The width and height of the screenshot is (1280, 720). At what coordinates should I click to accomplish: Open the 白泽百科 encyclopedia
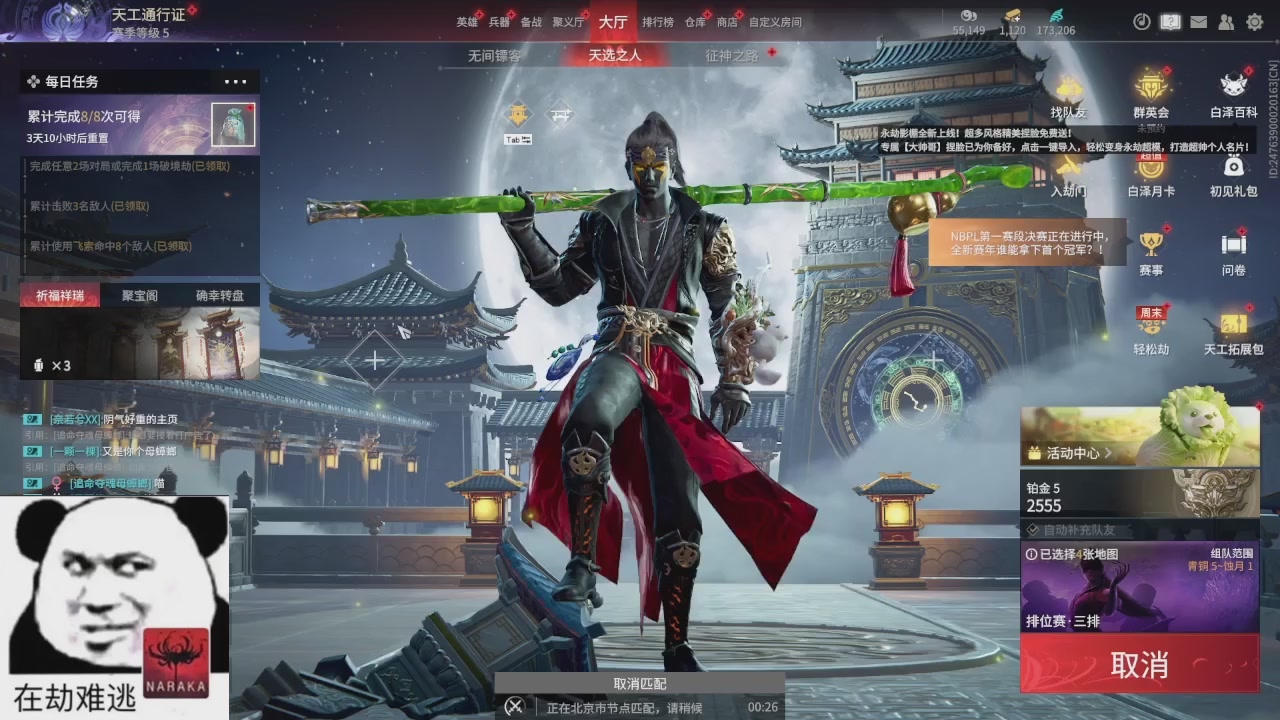click(1233, 97)
